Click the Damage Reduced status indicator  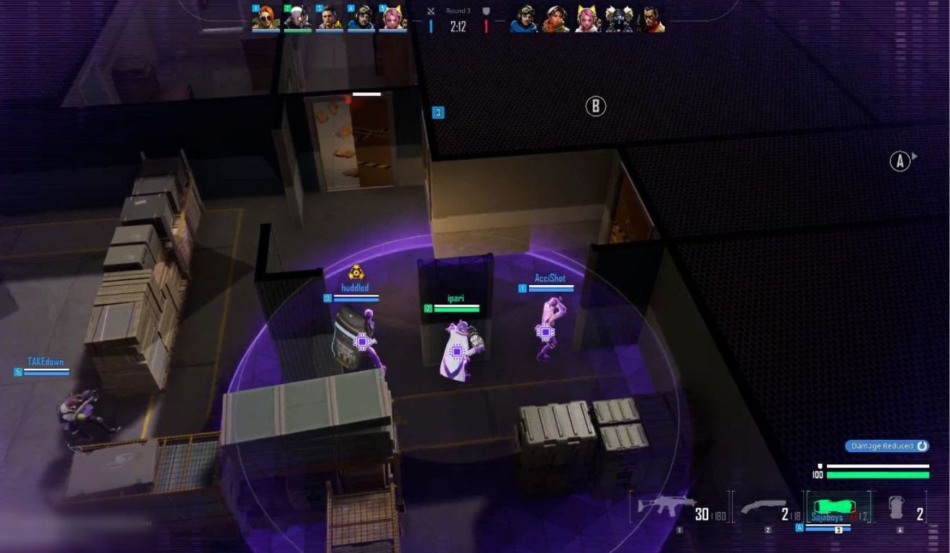click(x=886, y=446)
